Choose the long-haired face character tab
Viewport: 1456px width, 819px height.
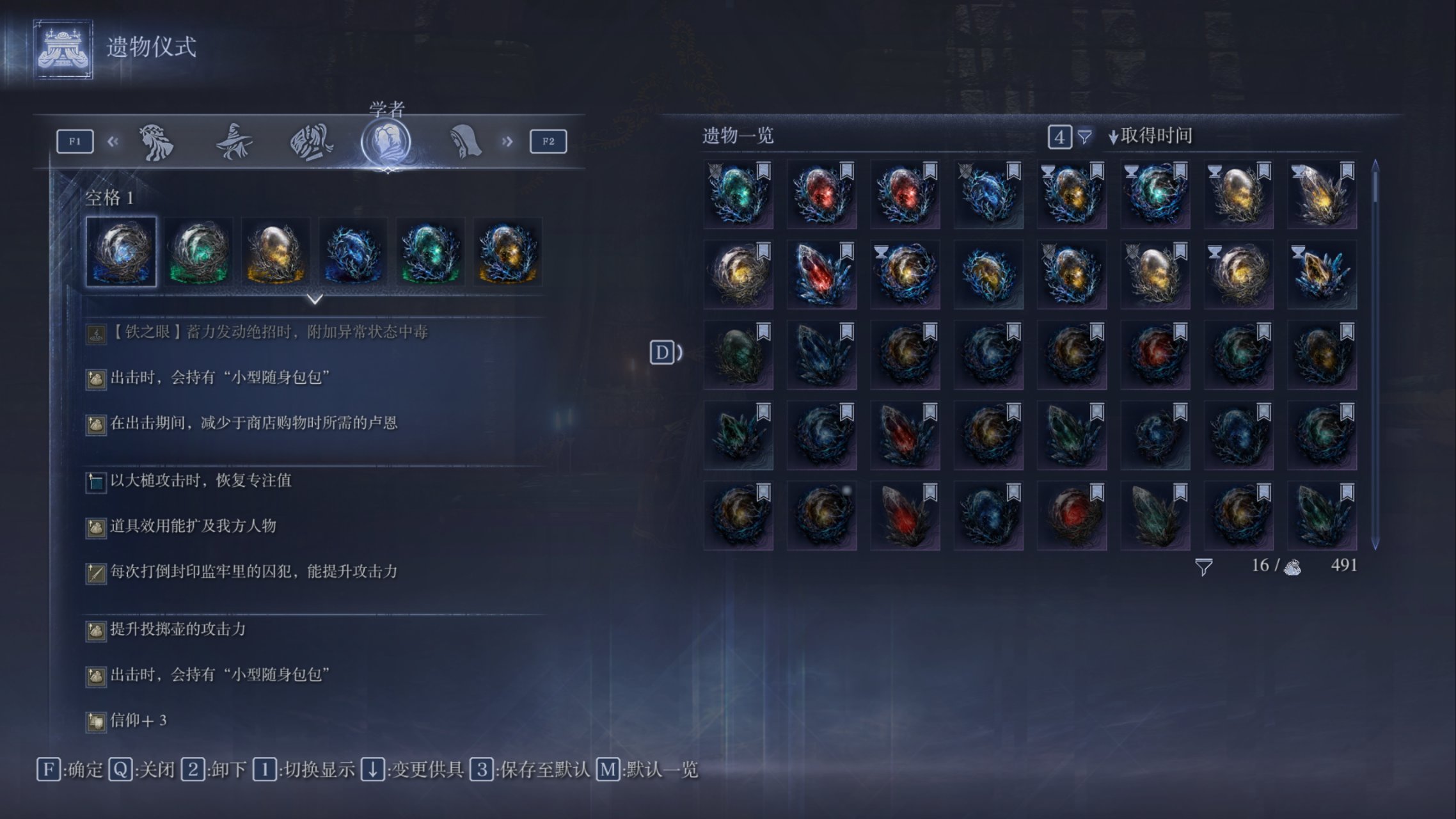[156, 141]
